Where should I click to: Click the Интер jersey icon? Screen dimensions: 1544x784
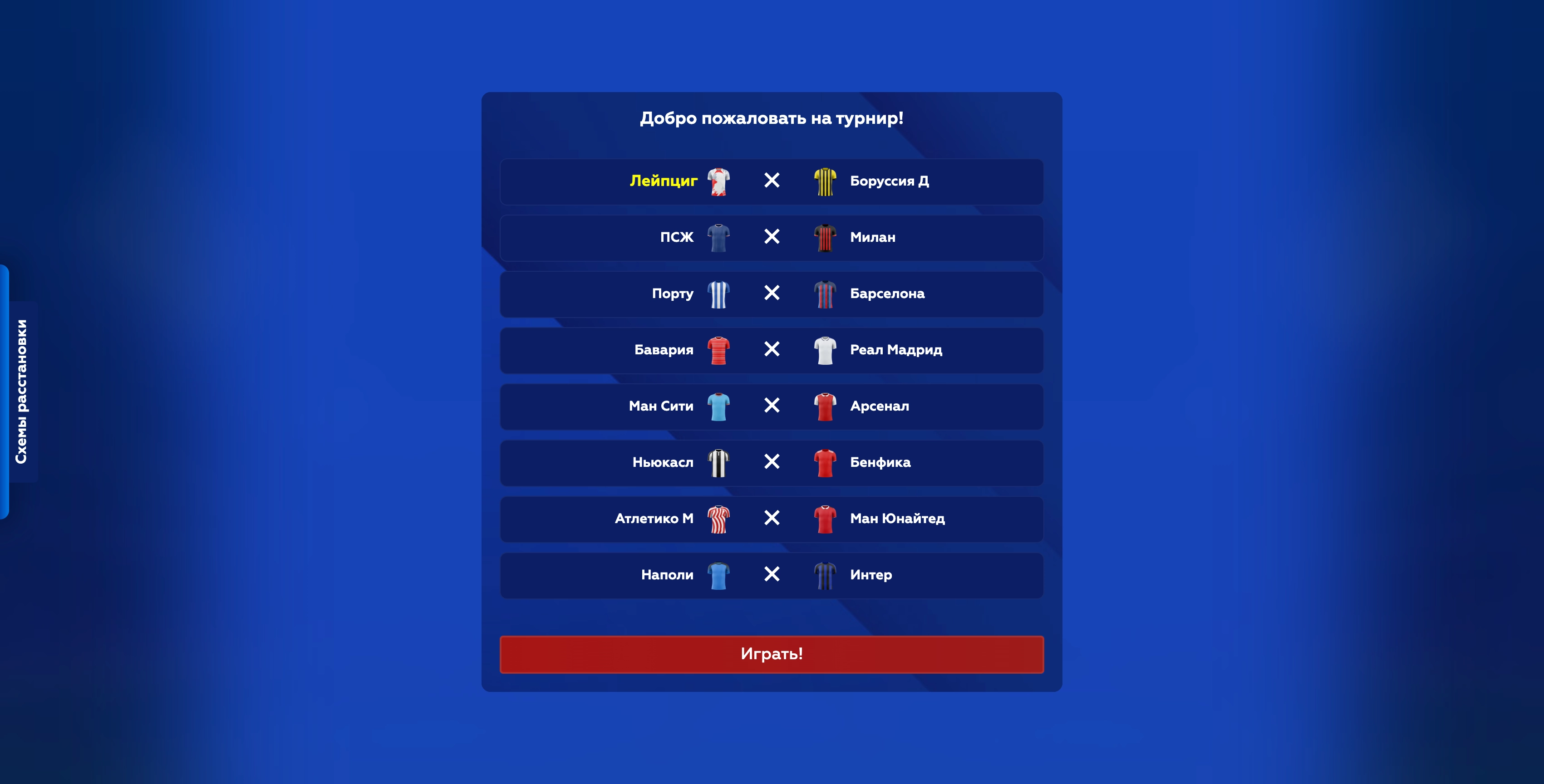[x=825, y=575]
